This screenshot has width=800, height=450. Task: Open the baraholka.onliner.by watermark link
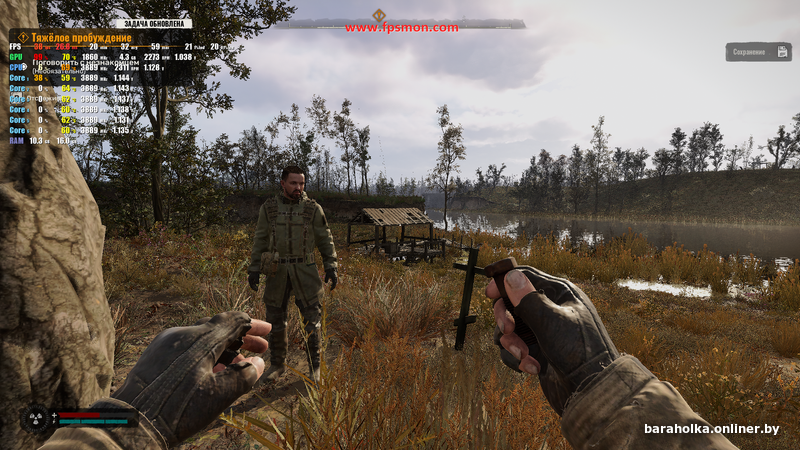coord(711,429)
